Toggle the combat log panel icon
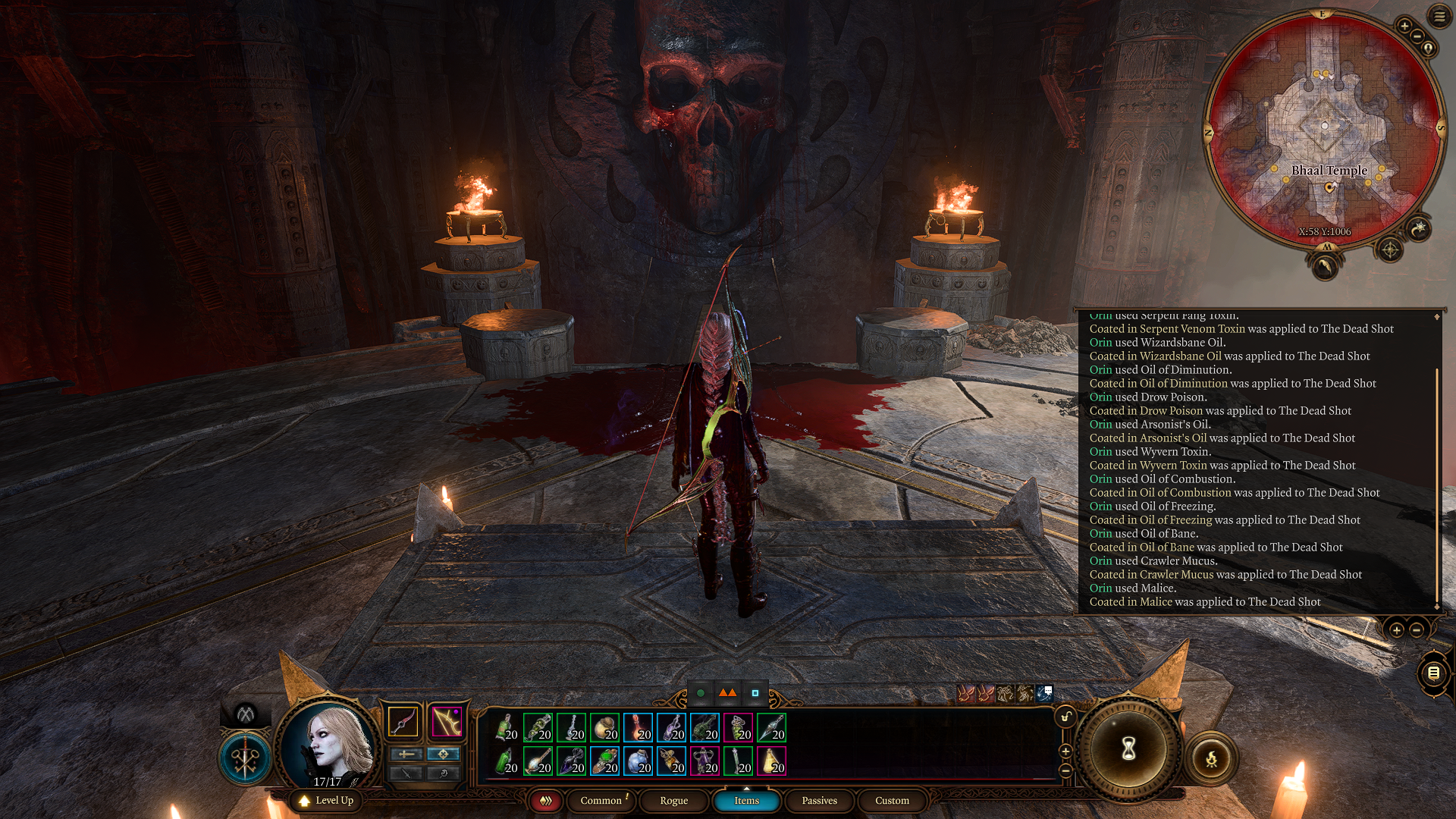1456x819 pixels. [1433, 673]
